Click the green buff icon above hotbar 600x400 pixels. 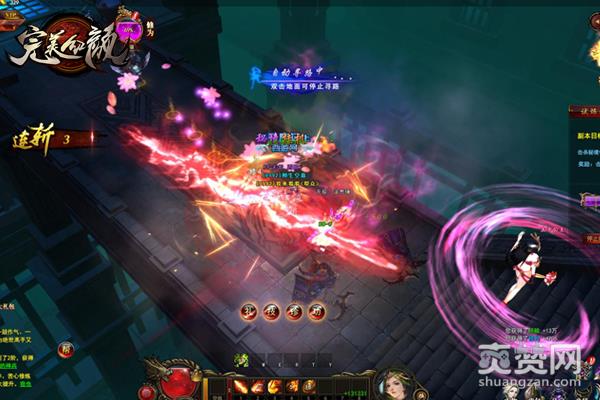240,359
